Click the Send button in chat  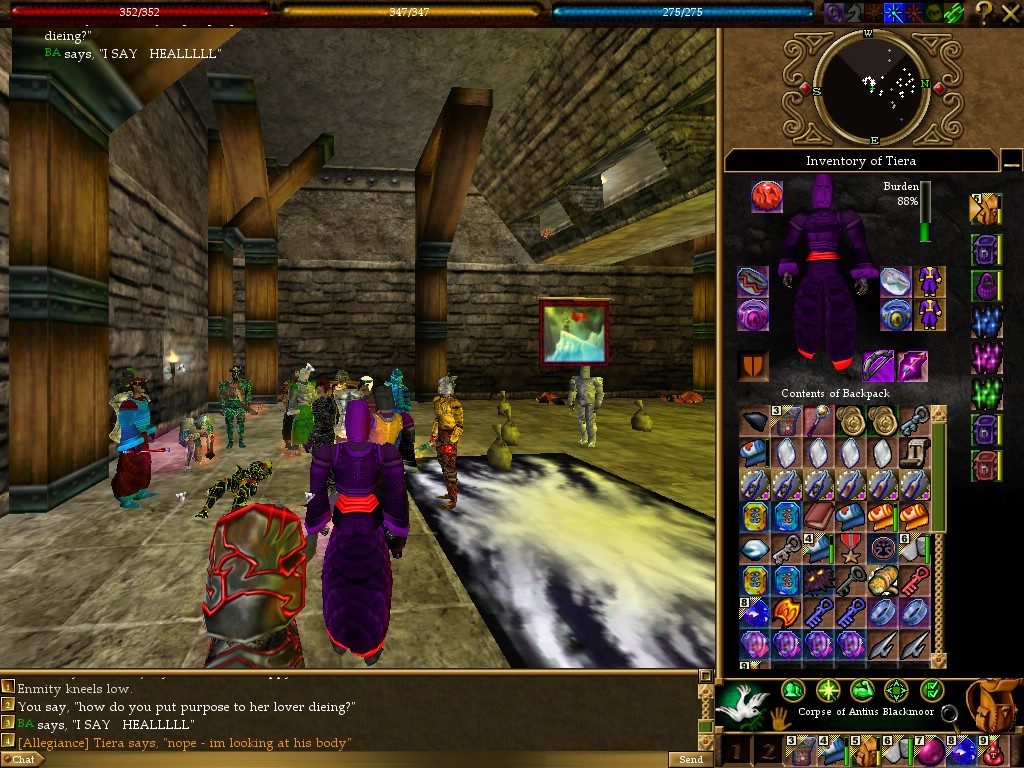click(691, 760)
